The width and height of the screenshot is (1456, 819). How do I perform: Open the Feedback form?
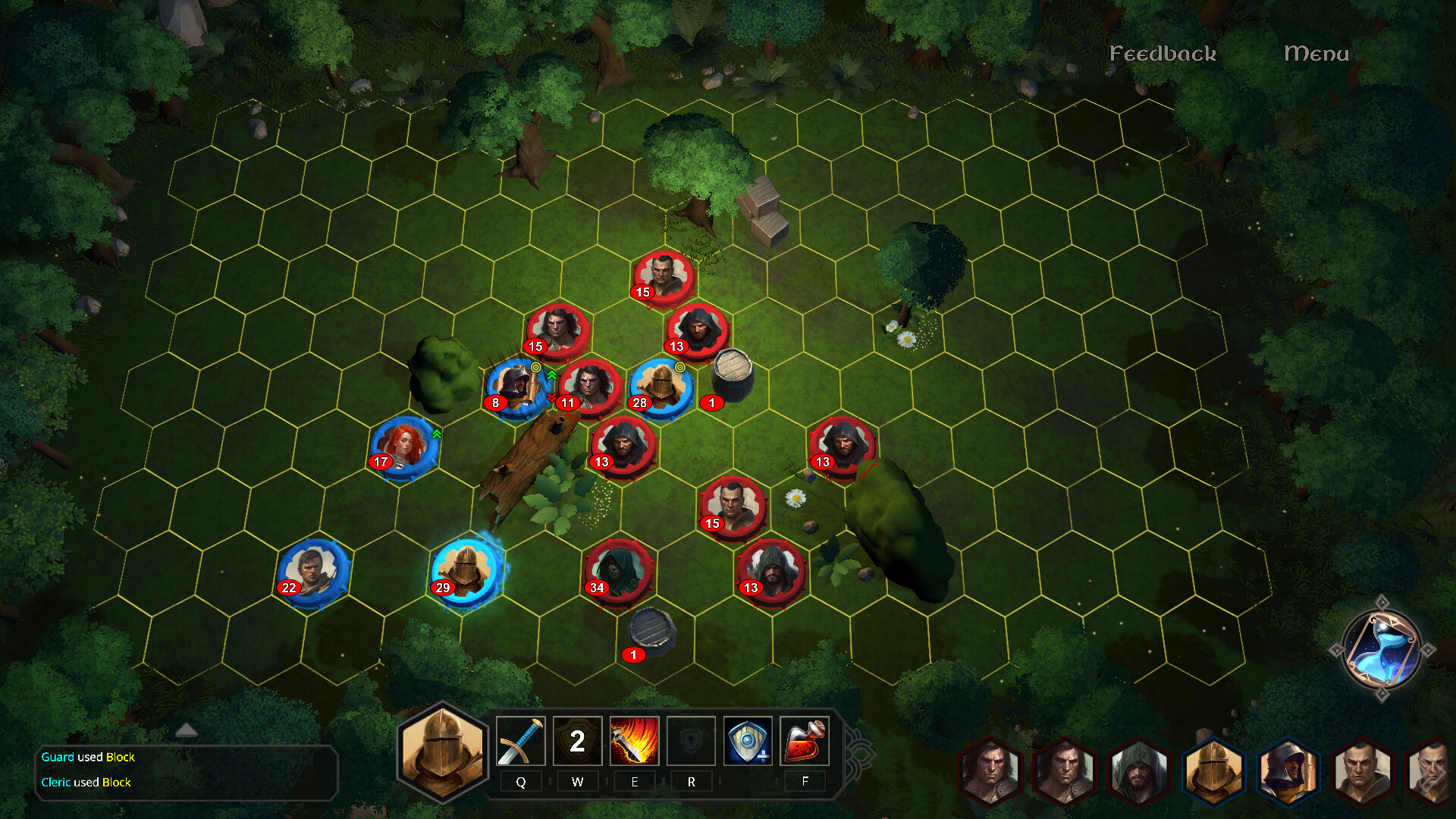[x=1163, y=54]
